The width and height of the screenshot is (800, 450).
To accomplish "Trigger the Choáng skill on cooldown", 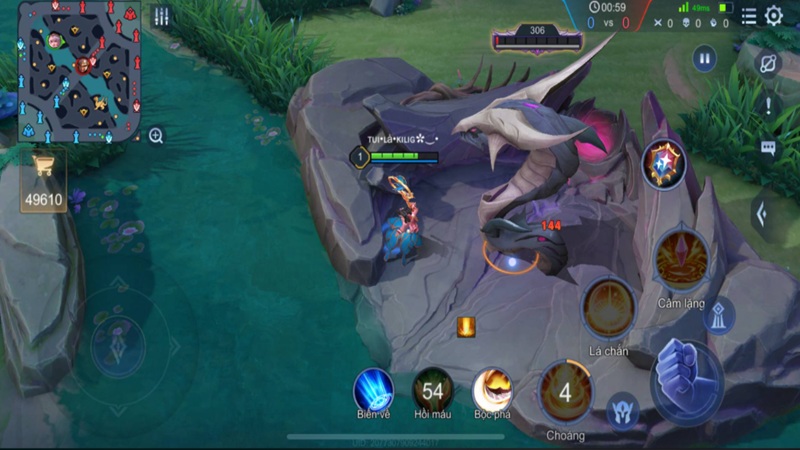I will click(x=565, y=392).
